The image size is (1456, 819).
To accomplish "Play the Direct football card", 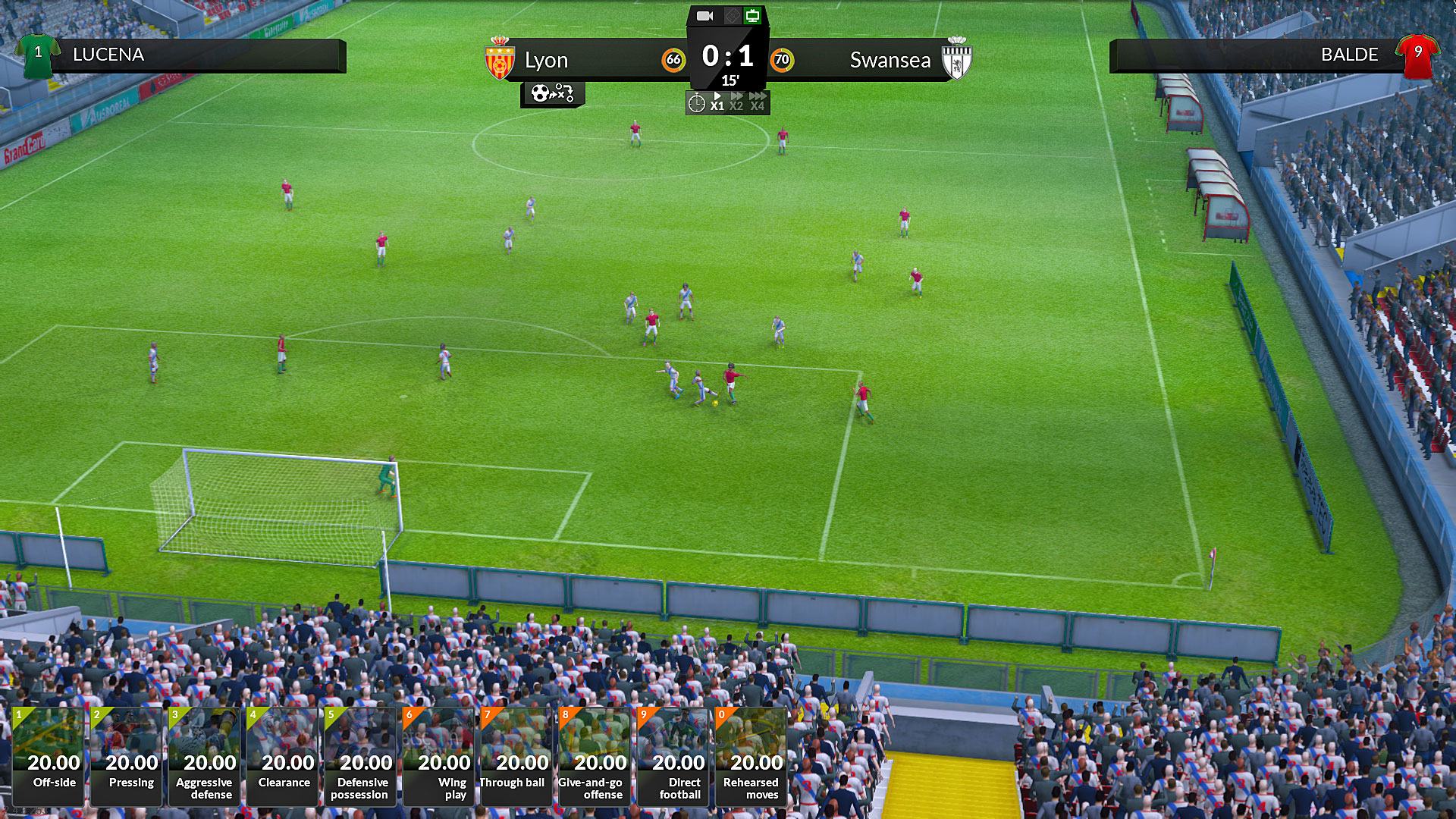I will pyautogui.click(x=673, y=756).
